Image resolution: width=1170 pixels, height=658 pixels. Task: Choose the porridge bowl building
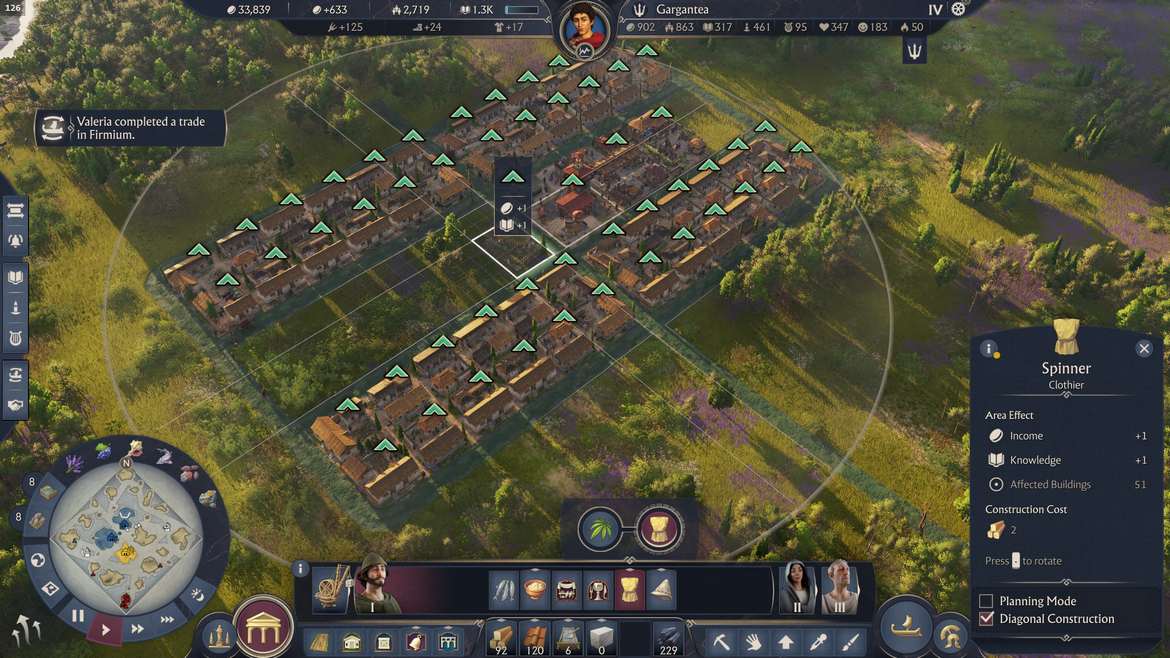tap(535, 590)
